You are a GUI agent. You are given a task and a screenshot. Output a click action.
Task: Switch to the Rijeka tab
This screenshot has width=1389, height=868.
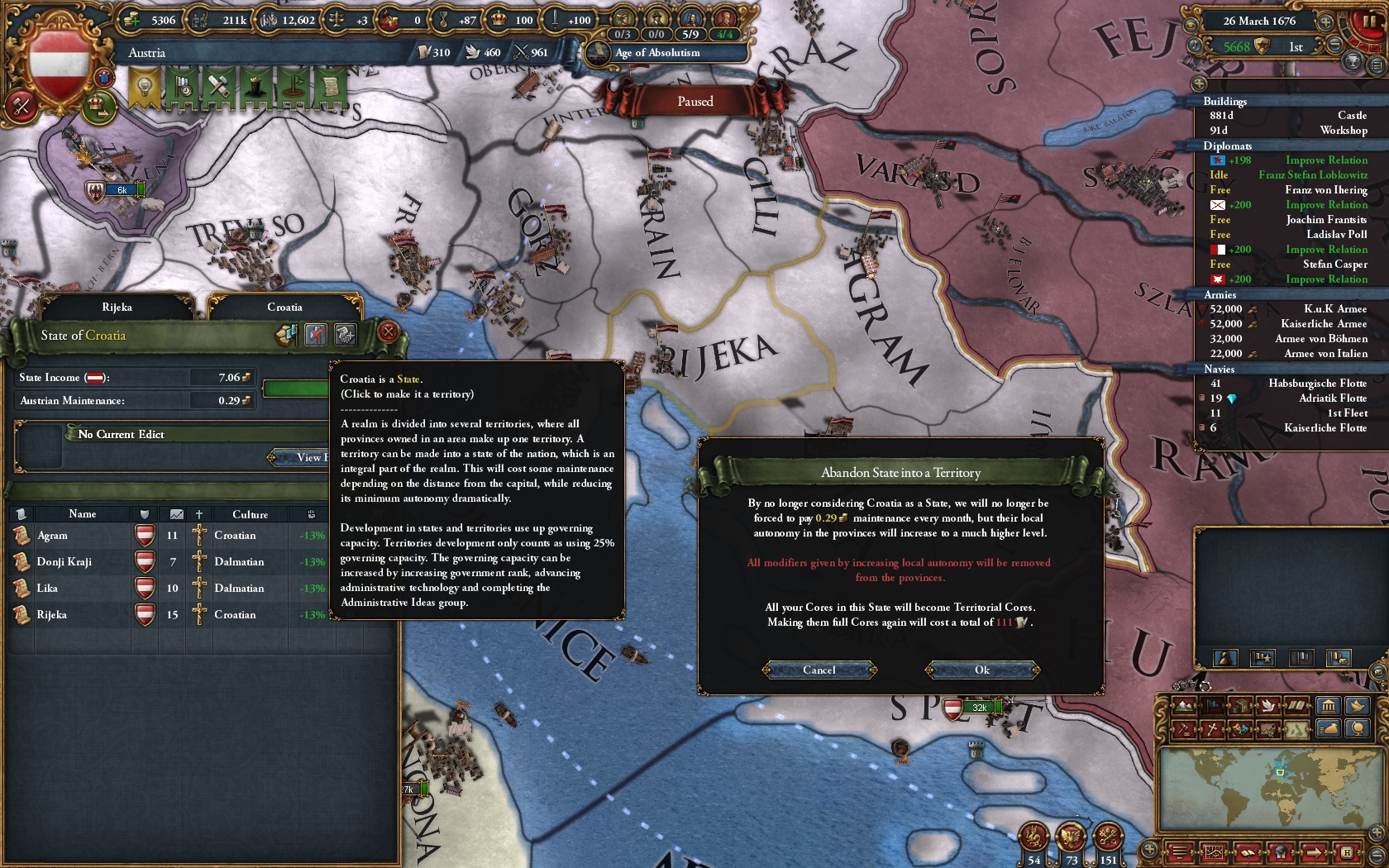pyautogui.click(x=118, y=306)
